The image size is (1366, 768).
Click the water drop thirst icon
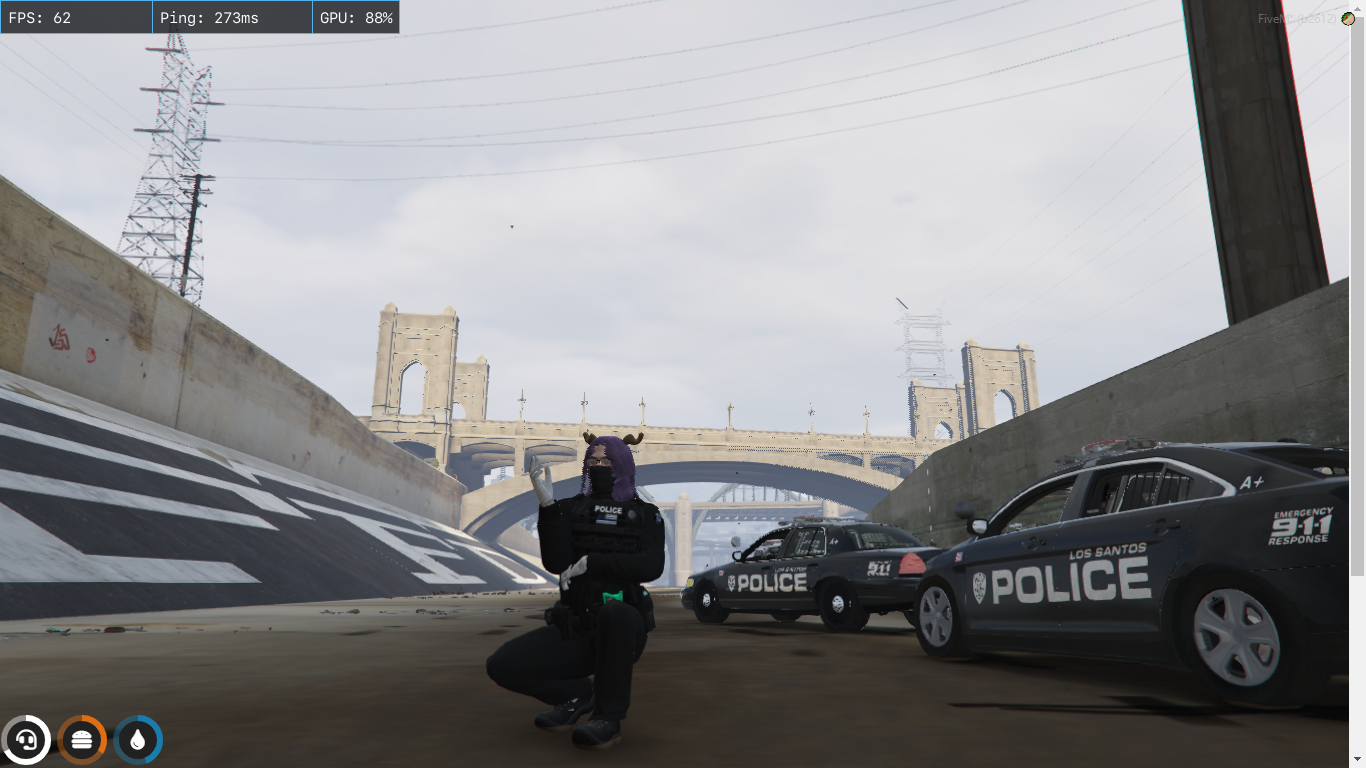click(138, 741)
